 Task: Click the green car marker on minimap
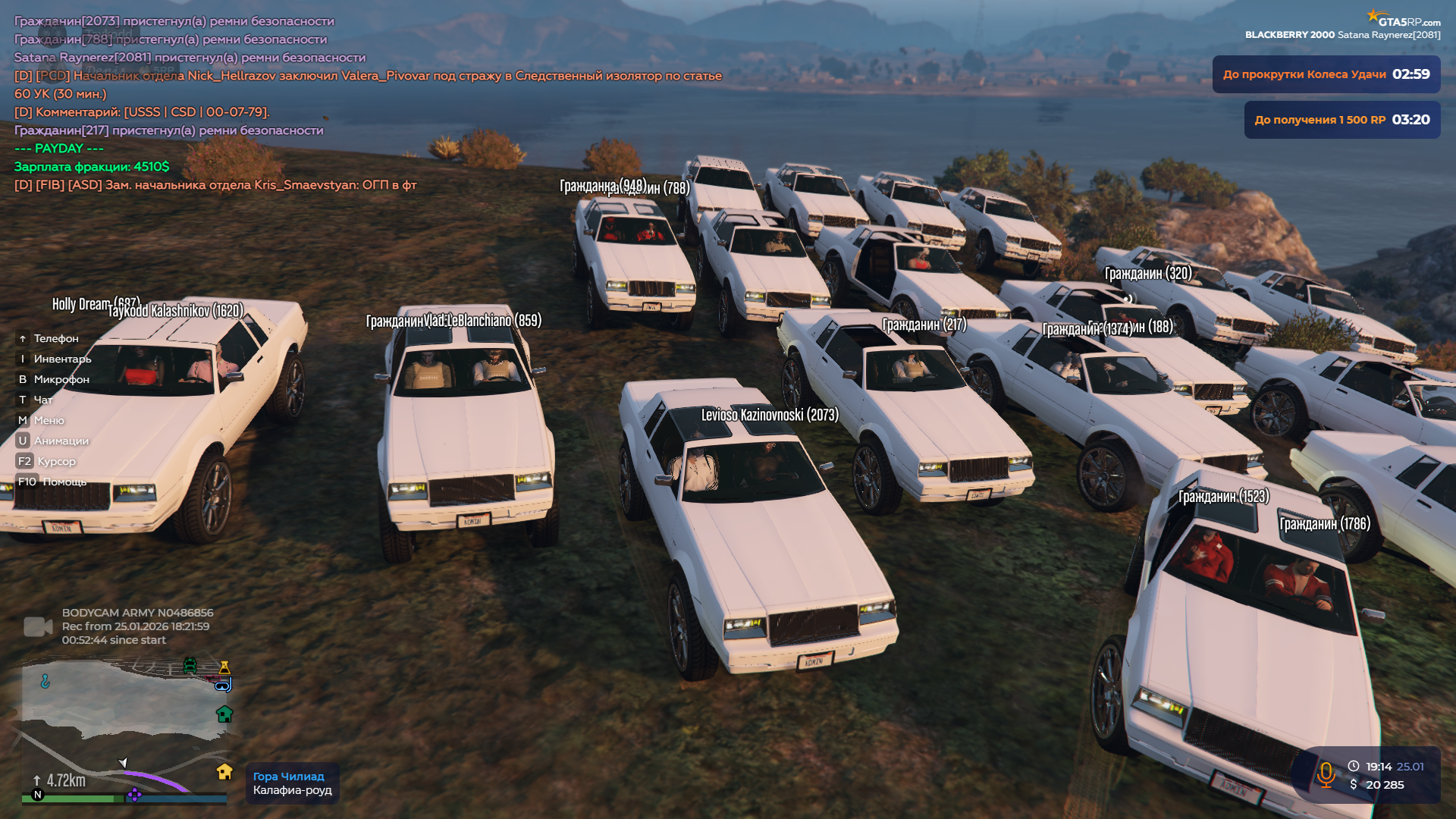tap(190, 665)
